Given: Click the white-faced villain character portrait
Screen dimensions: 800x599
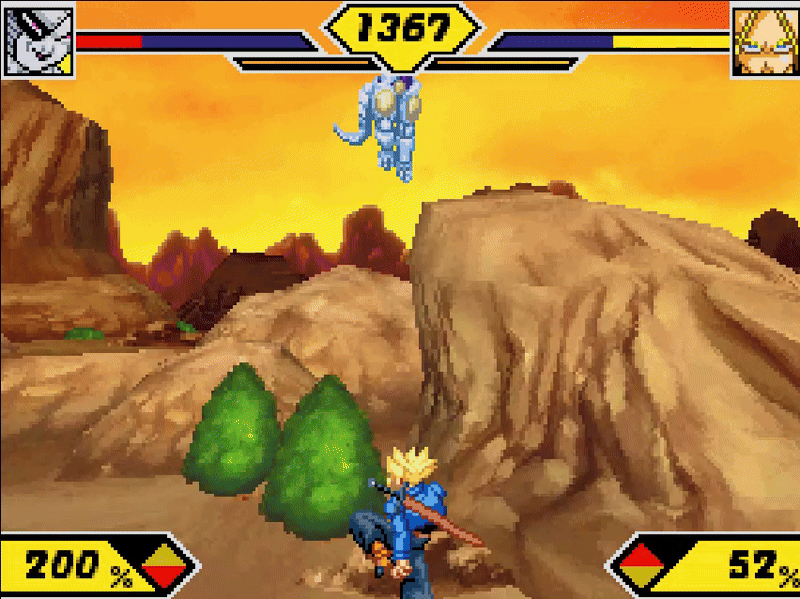Looking at the screenshot, I should [x=40, y=39].
